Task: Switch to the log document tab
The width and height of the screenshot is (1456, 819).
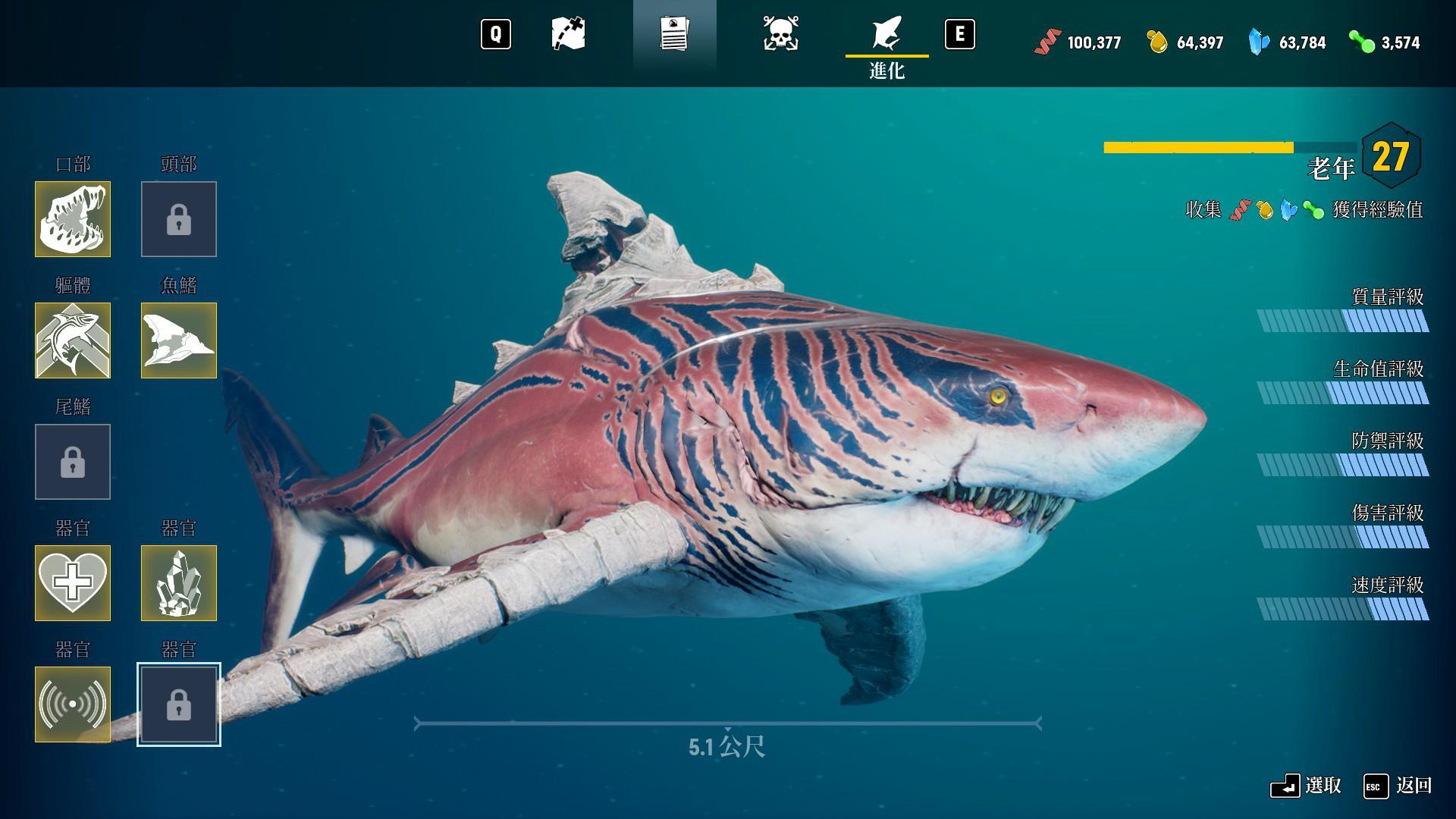Action: click(x=674, y=35)
